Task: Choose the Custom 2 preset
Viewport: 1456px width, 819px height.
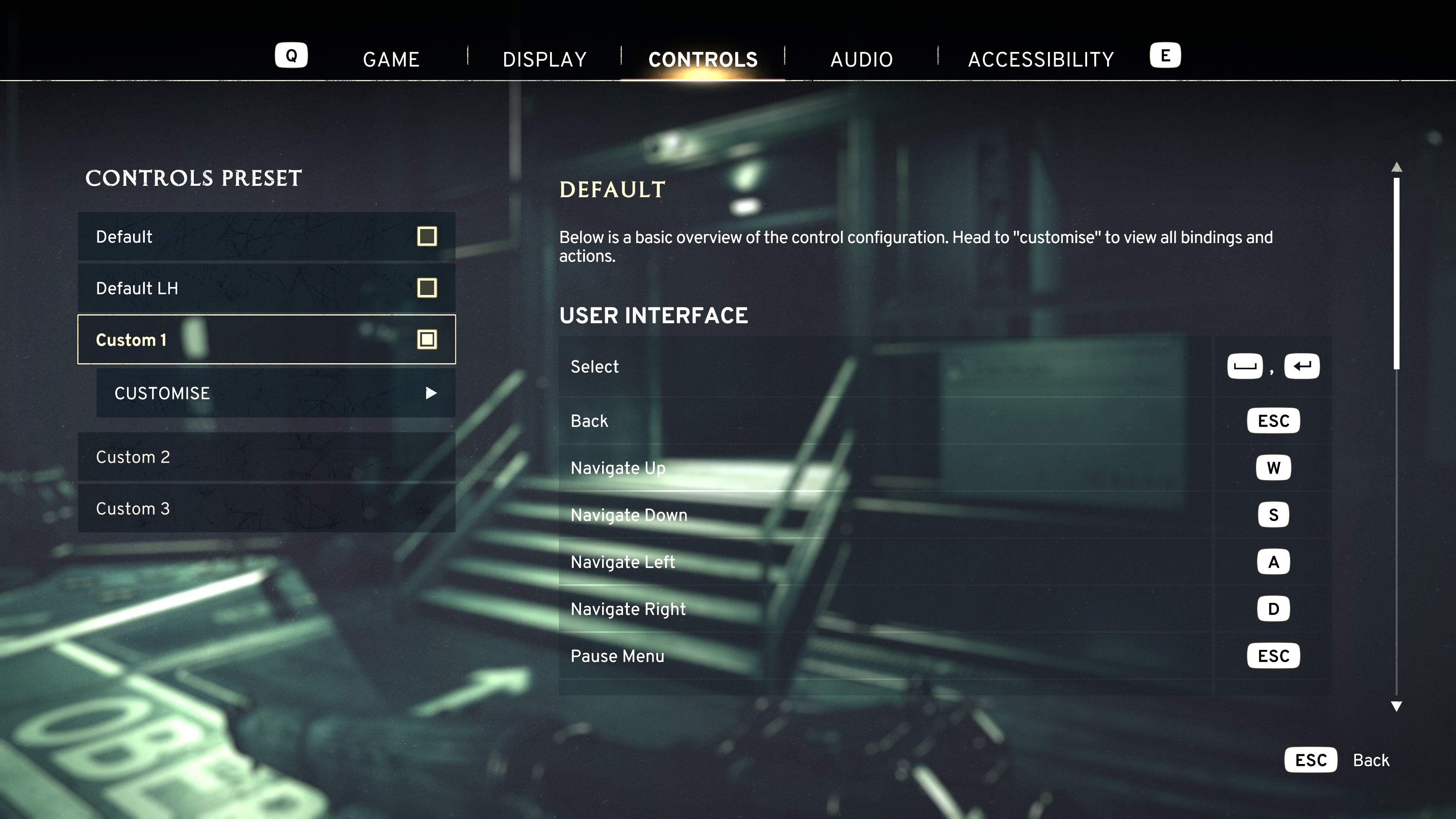Action: tap(266, 457)
